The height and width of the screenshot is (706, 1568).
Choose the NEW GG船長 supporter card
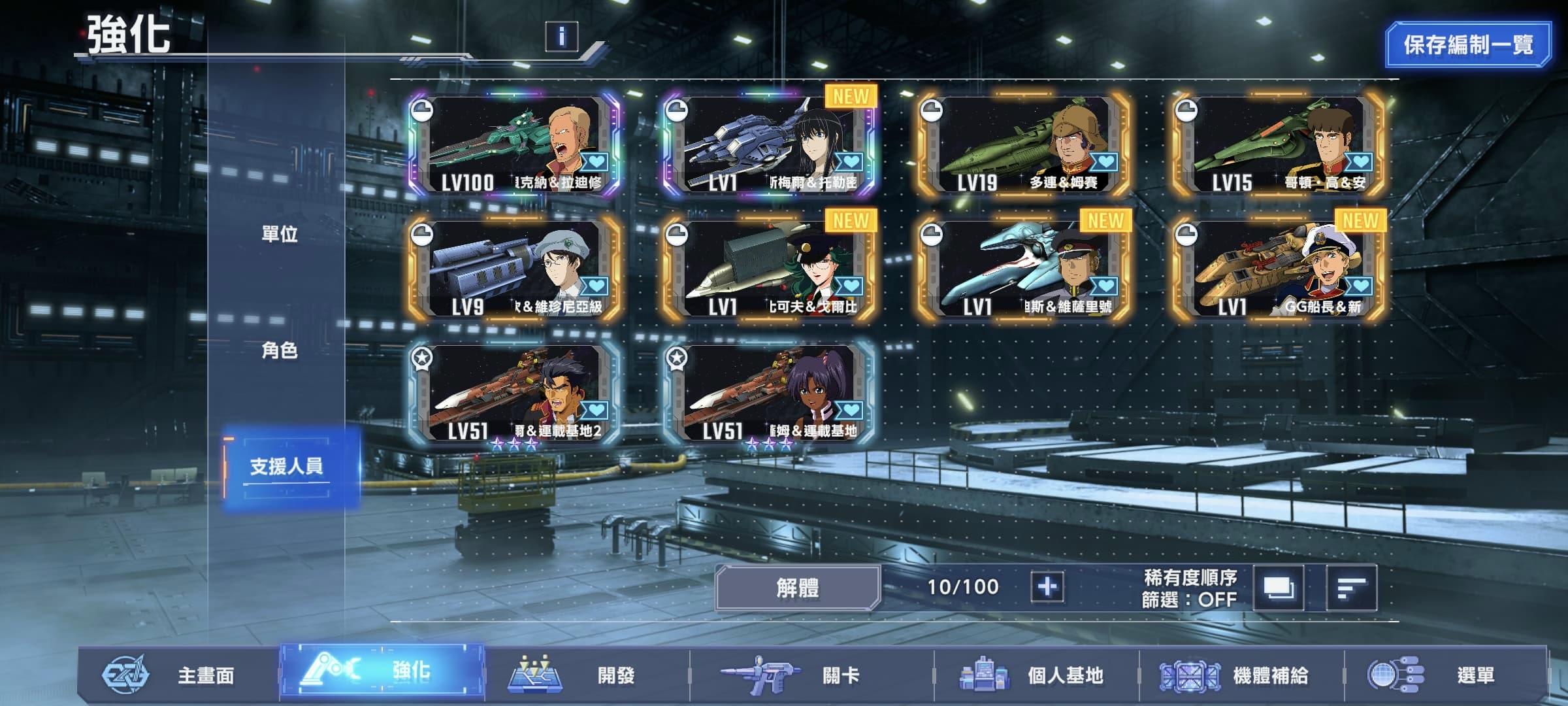click(1279, 269)
